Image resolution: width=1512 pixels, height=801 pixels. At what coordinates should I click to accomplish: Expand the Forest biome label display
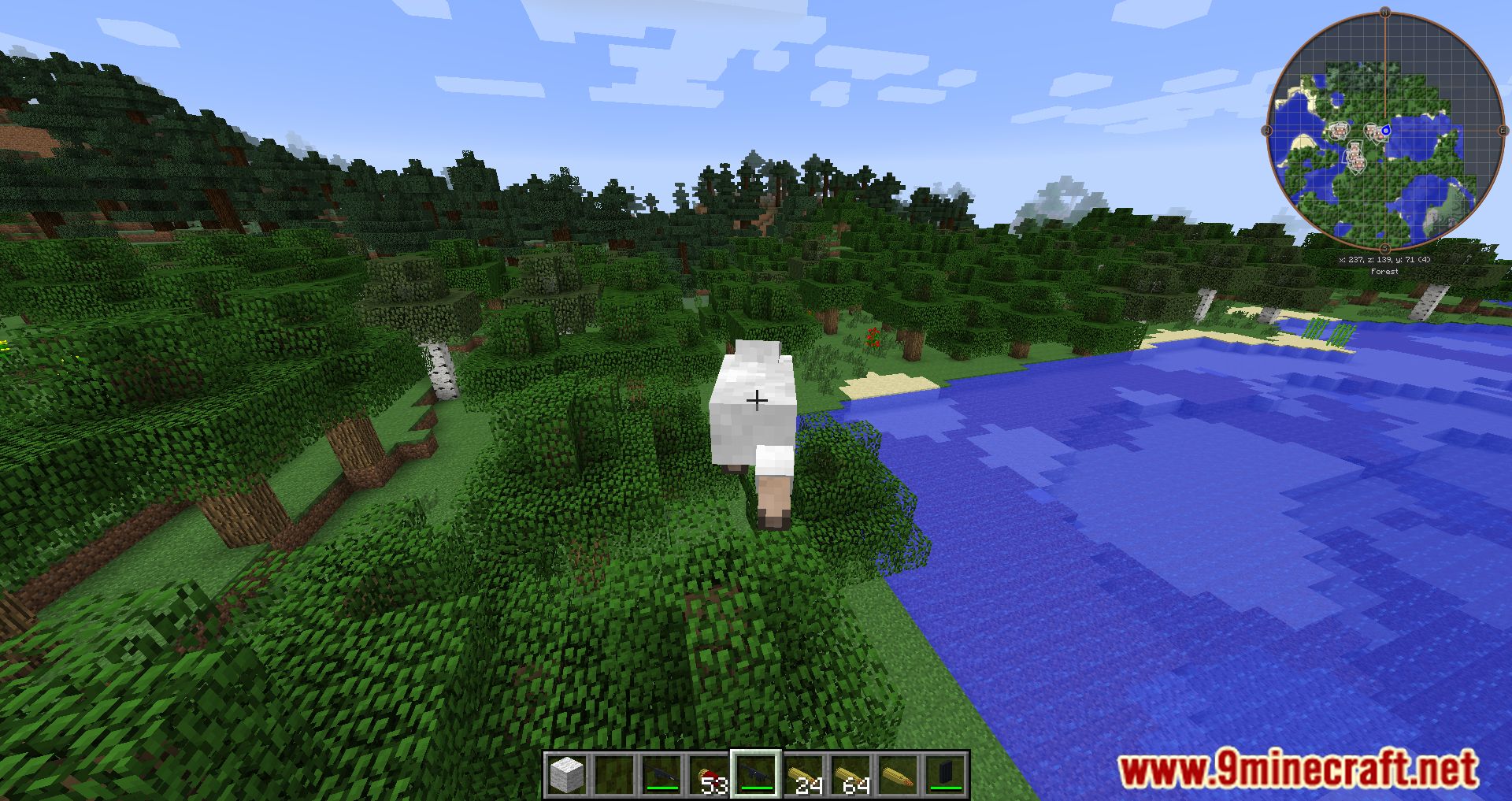pyautogui.click(x=1384, y=271)
